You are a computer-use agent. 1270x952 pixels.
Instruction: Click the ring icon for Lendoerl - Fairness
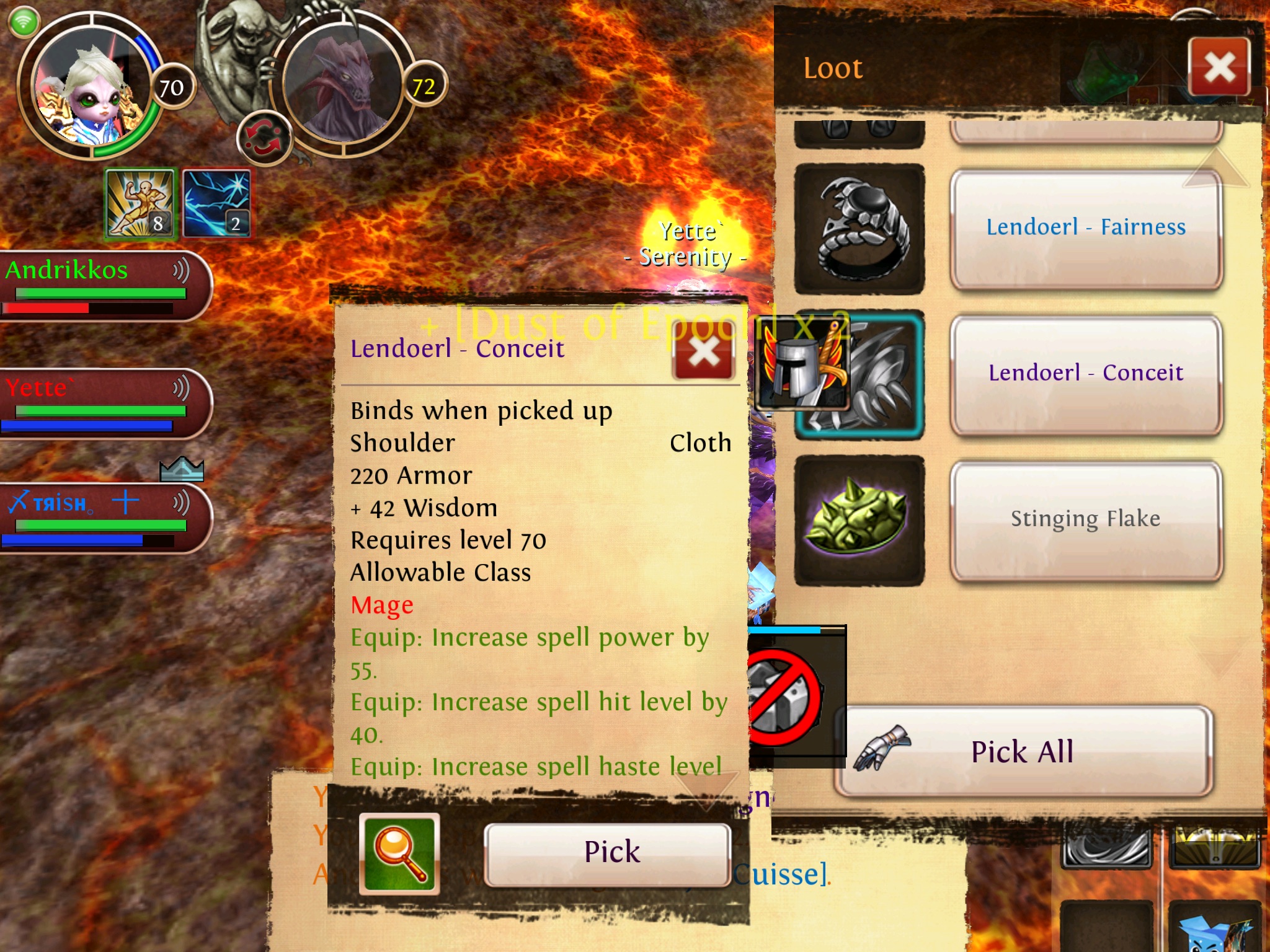click(859, 229)
